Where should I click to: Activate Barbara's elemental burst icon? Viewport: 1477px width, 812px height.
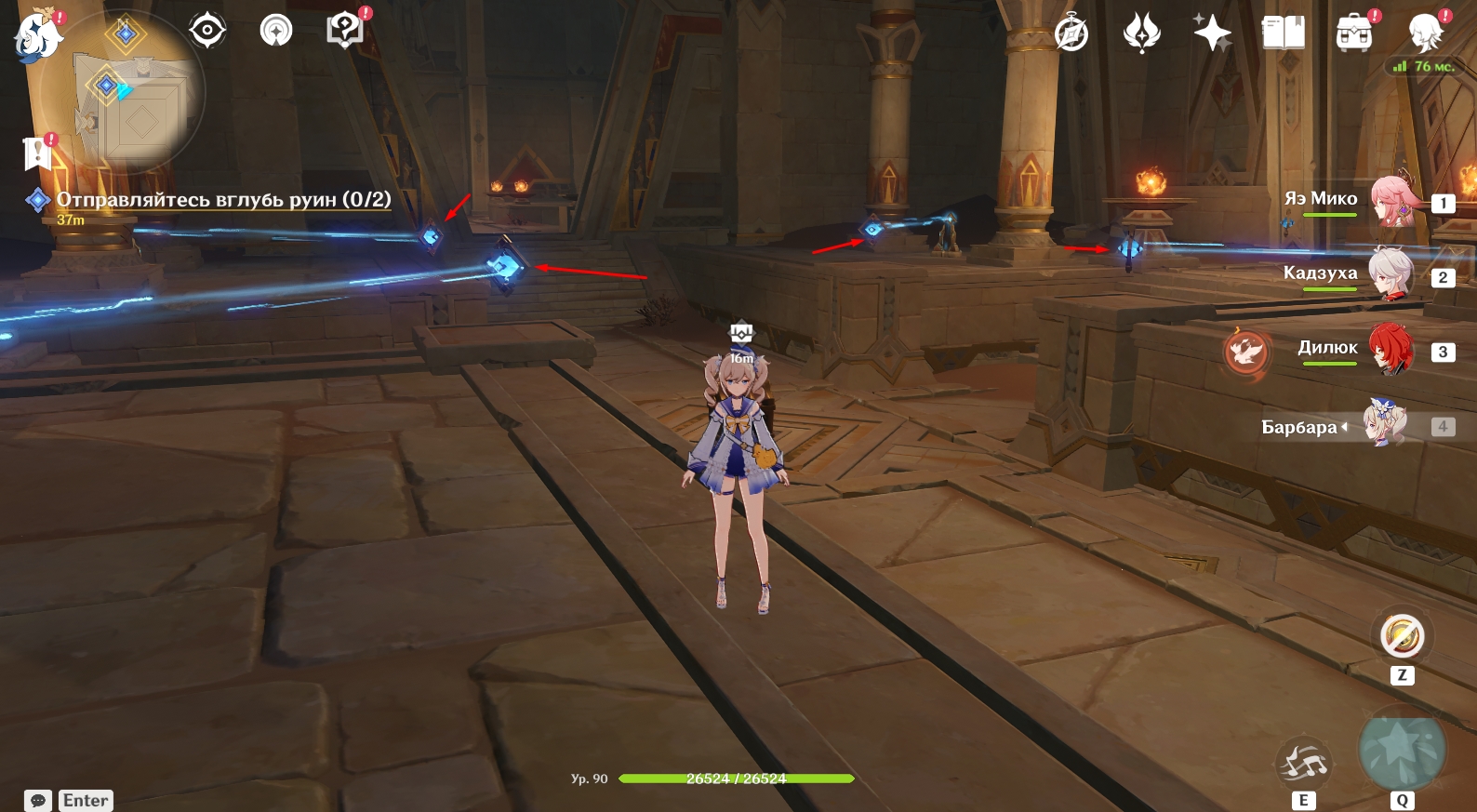point(1402,749)
